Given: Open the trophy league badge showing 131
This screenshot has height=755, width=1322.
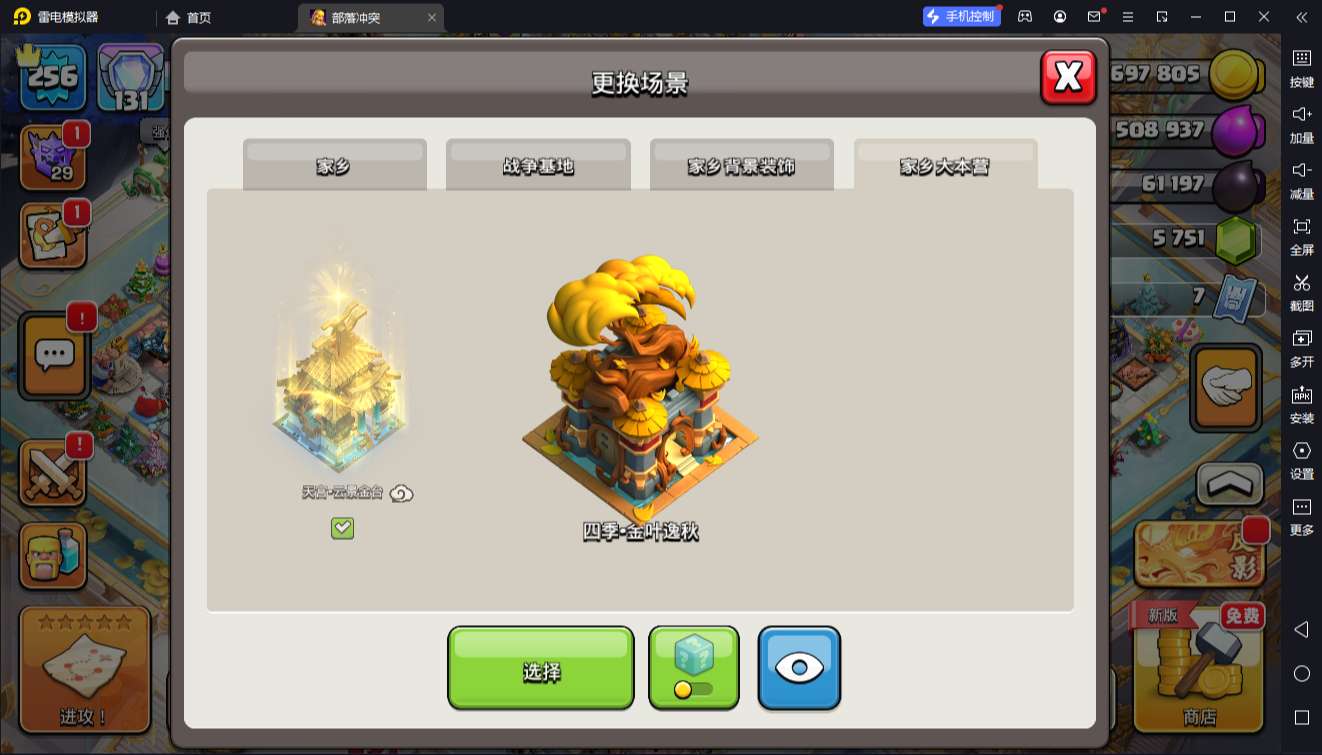Looking at the screenshot, I should click(130, 79).
